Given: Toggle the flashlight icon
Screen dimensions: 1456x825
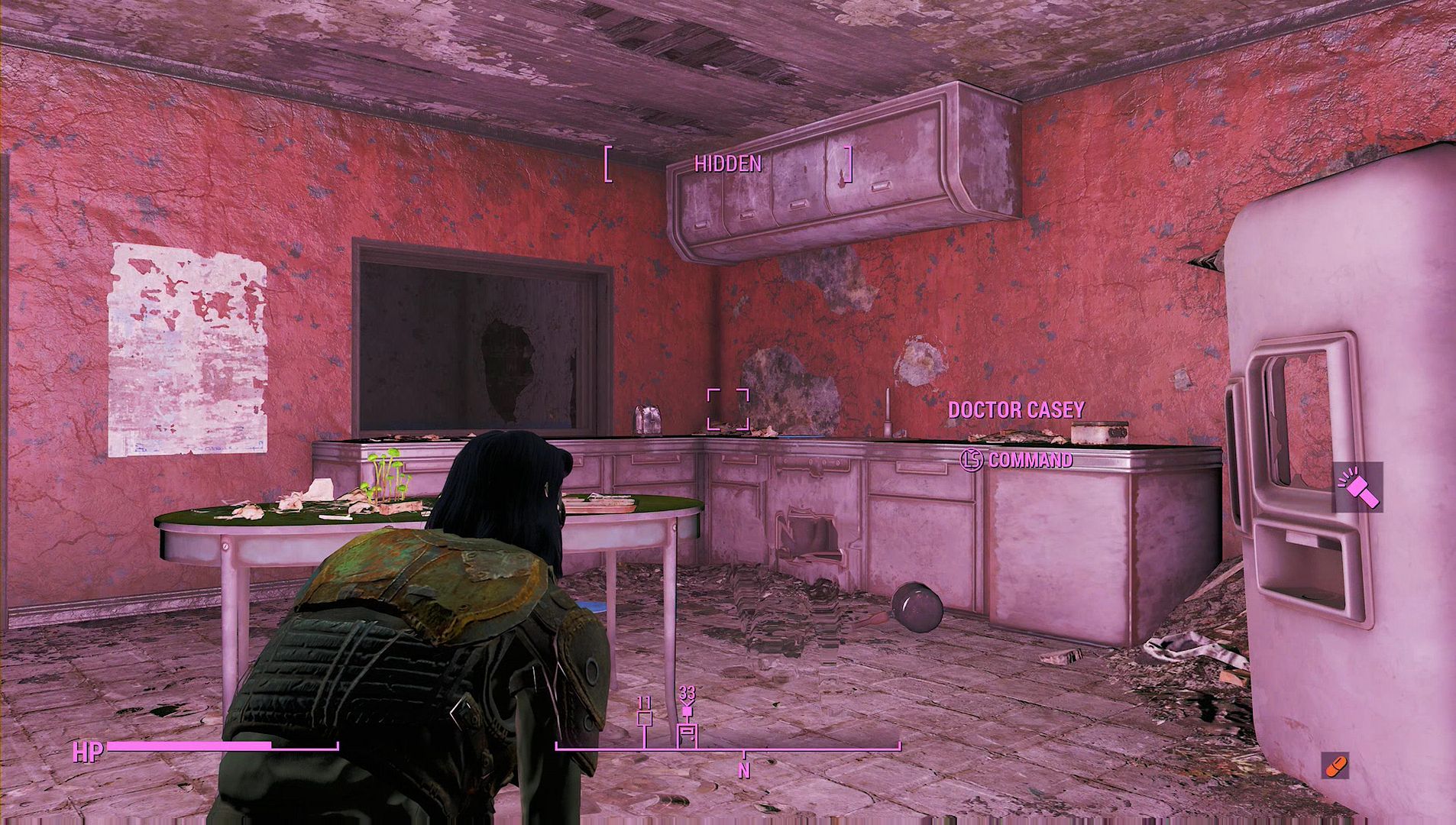Looking at the screenshot, I should tap(1357, 487).
